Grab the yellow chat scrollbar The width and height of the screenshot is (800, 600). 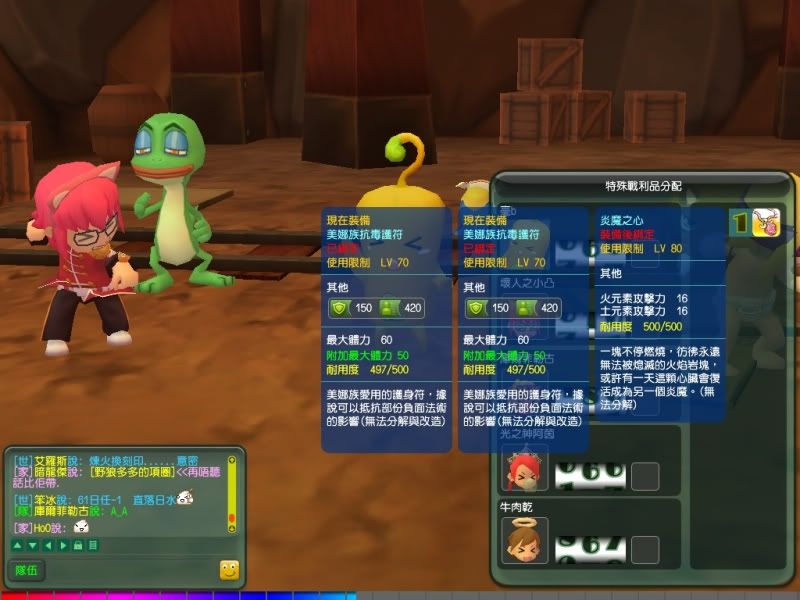click(232, 490)
